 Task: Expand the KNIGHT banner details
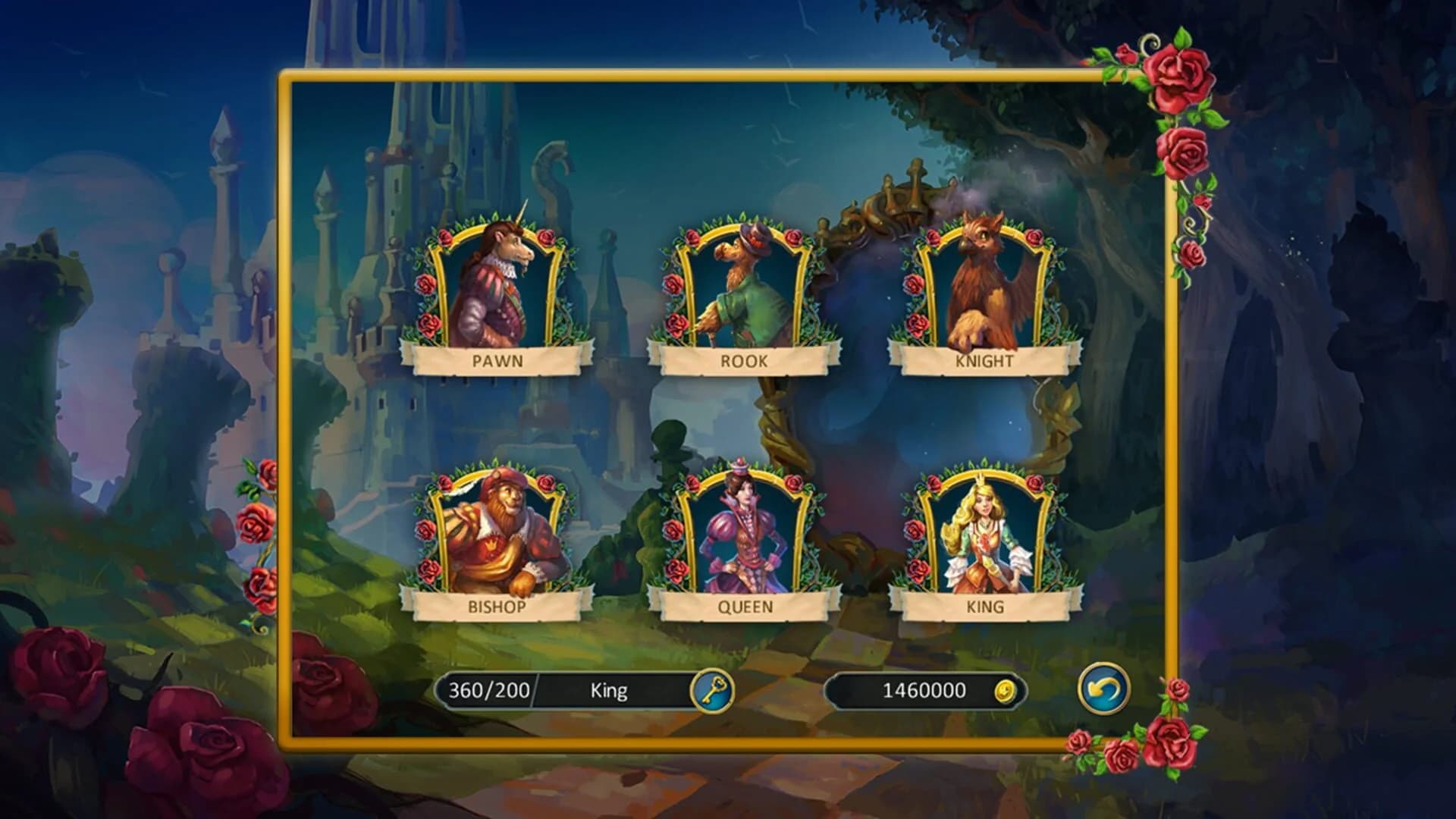click(982, 362)
